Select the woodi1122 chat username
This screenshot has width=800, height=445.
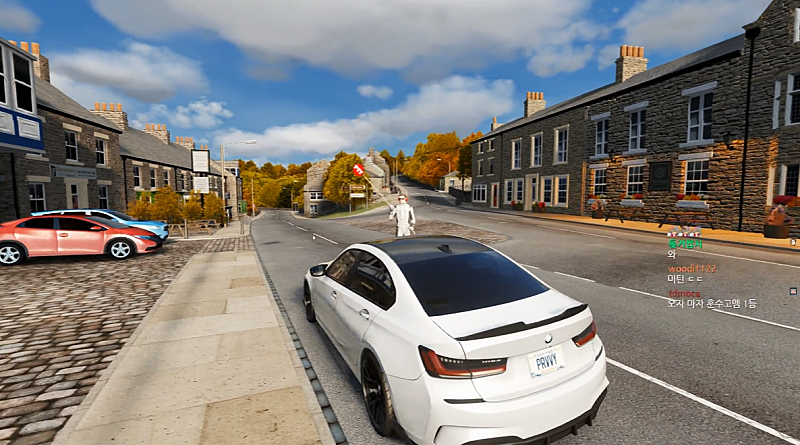pos(692,268)
